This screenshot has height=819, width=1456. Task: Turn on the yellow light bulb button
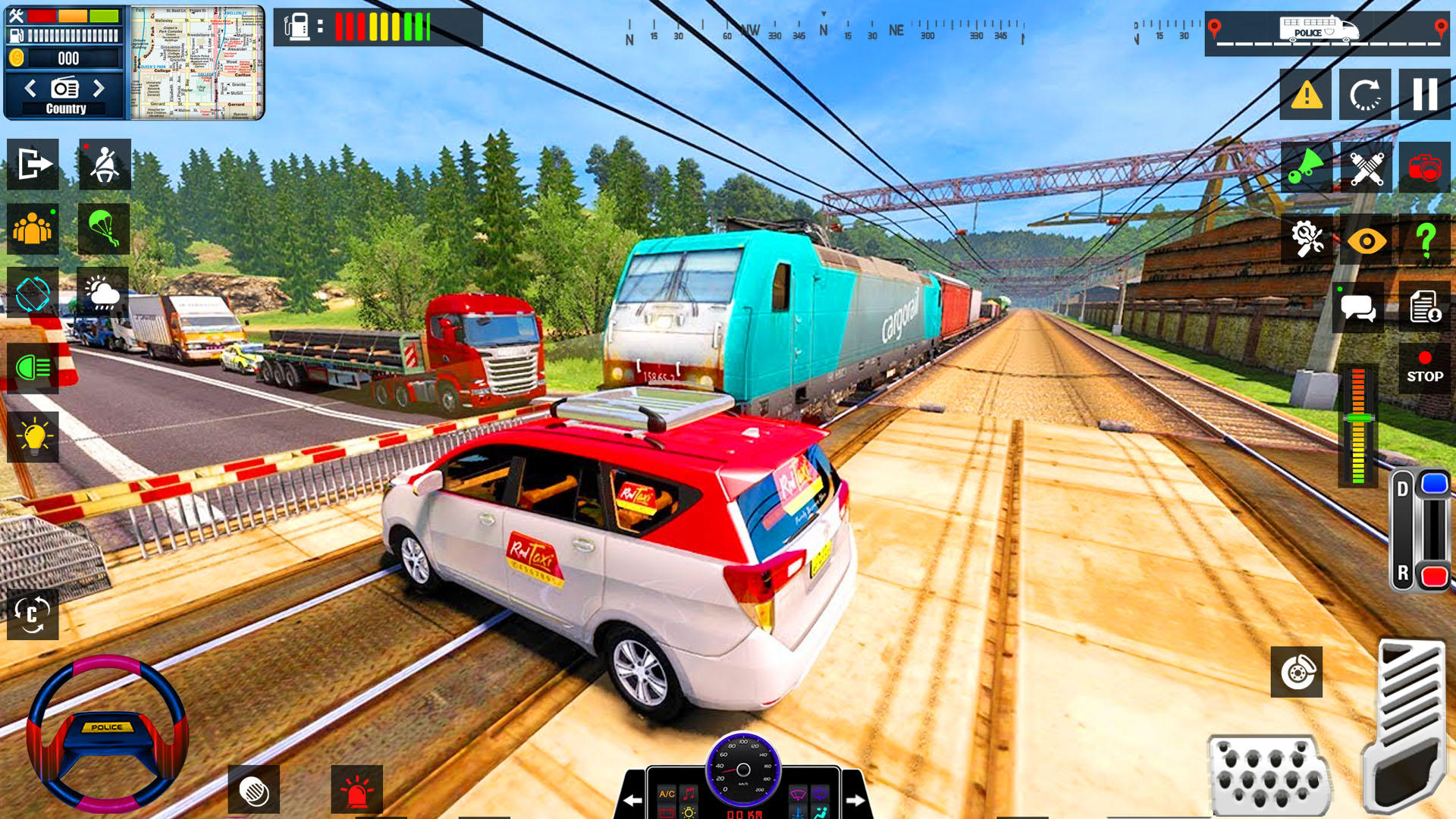[x=33, y=437]
